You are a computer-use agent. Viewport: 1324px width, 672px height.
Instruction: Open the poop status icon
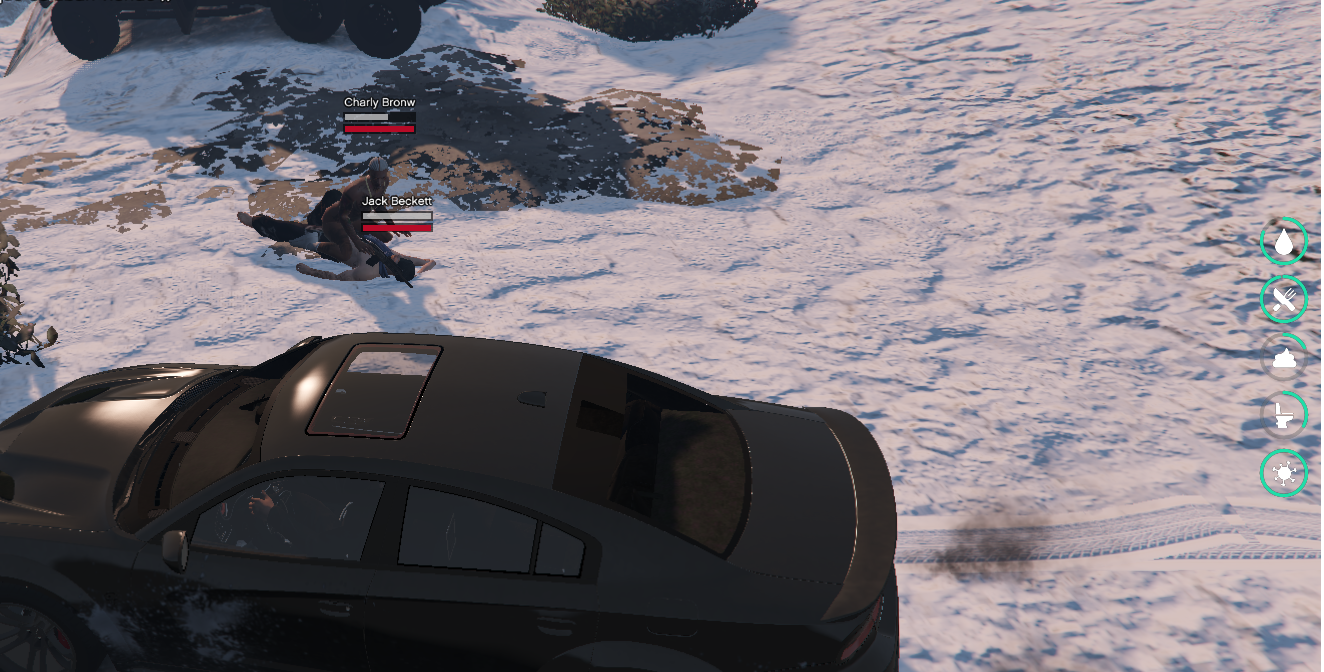tap(1284, 357)
